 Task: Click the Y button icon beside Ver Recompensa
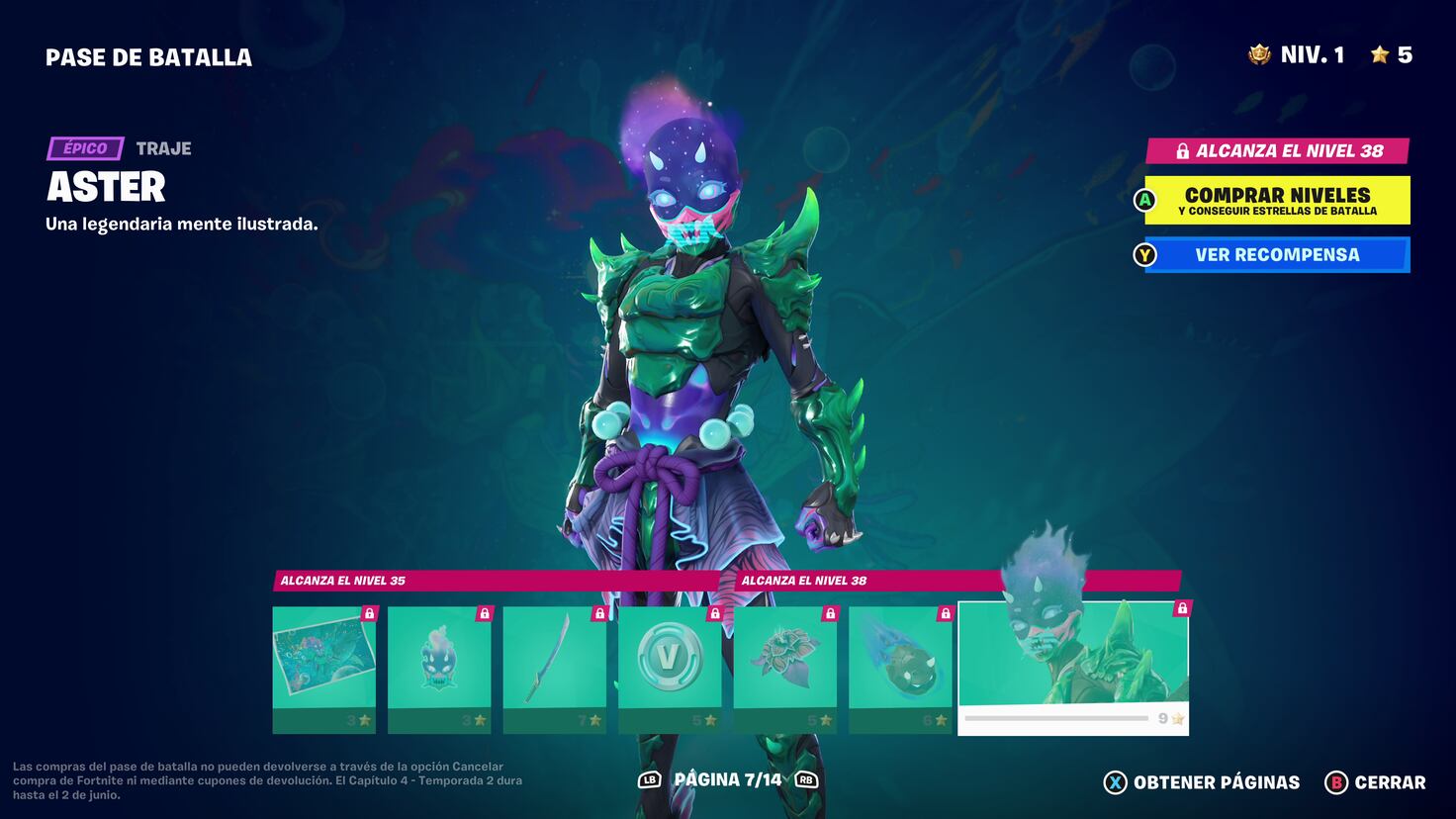[1145, 254]
